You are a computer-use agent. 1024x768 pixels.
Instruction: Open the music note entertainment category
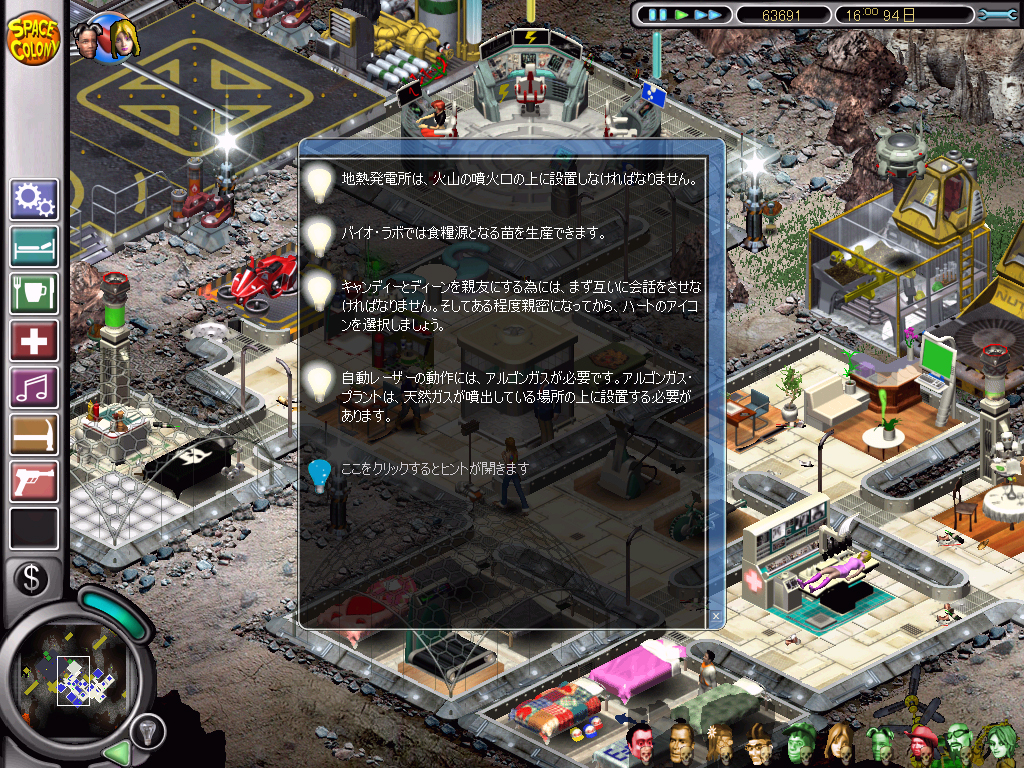pos(34,388)
